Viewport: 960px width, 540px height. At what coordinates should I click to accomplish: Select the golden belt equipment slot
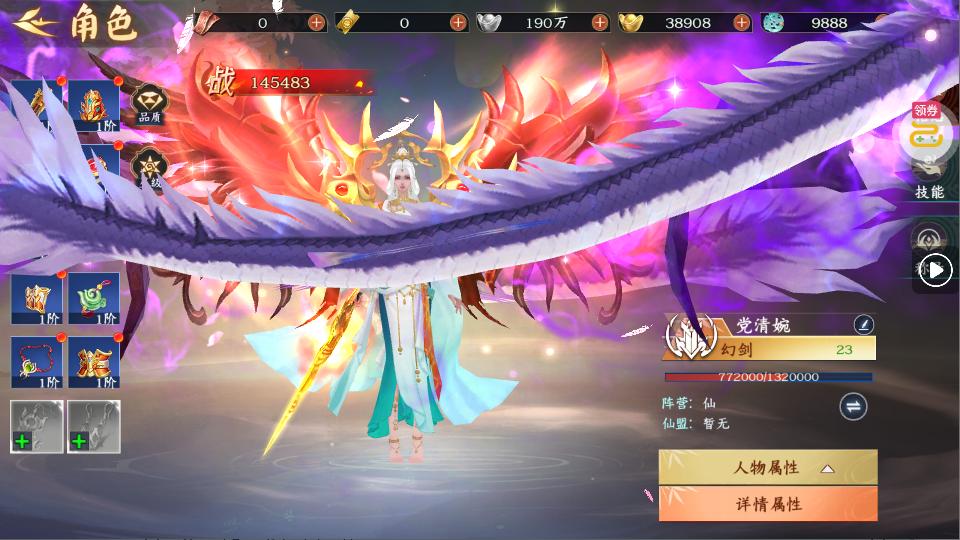tap(94, 361)
